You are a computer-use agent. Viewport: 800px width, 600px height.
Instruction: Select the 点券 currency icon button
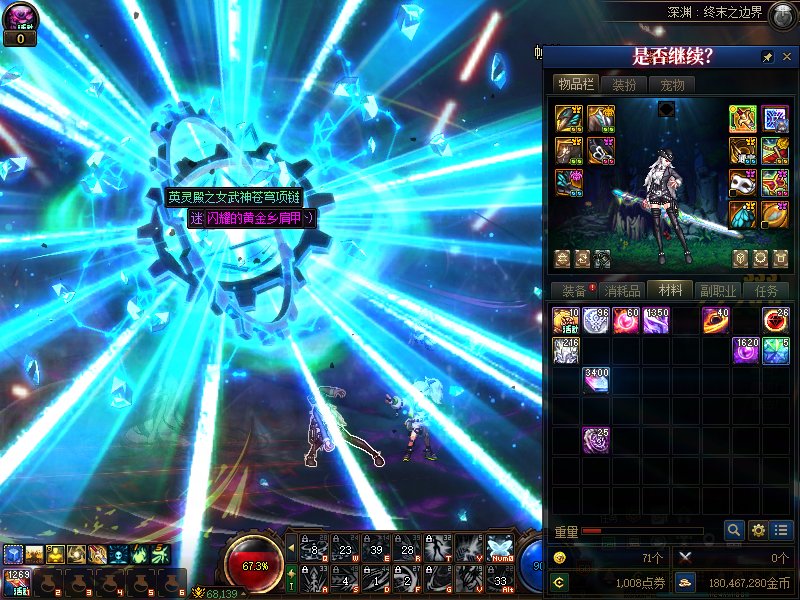[559, 581]
